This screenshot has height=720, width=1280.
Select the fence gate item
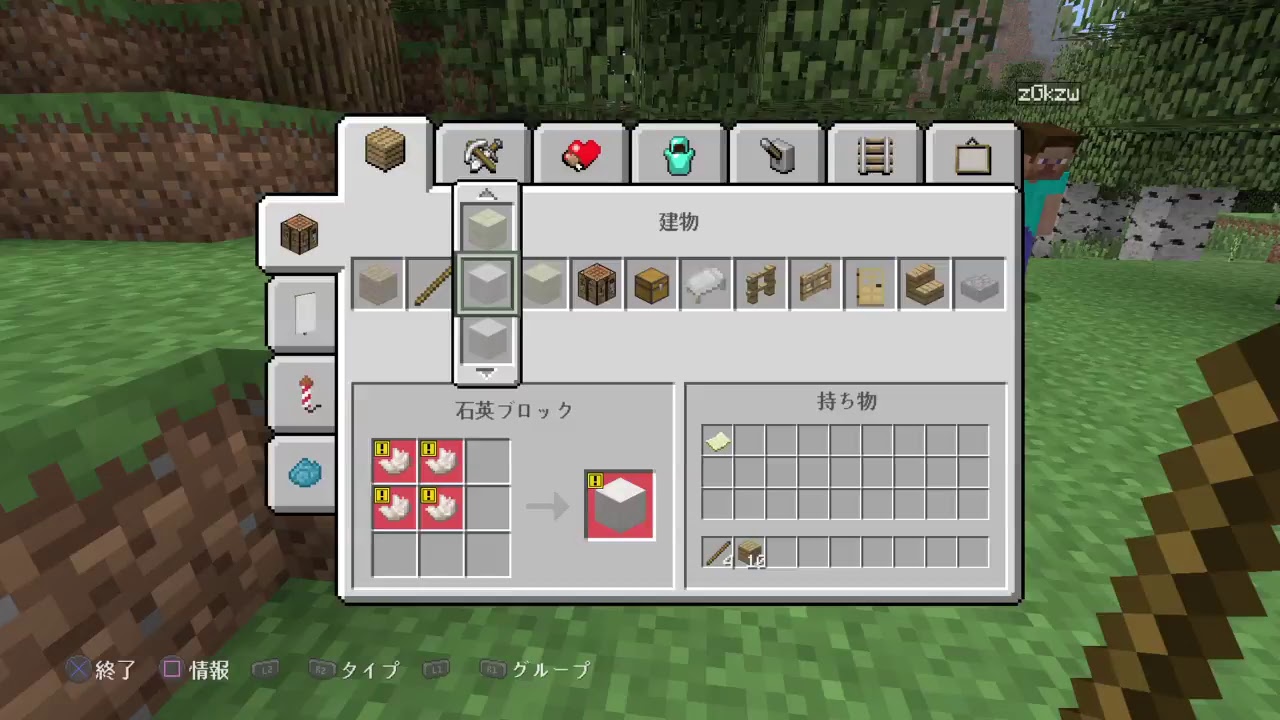coord(814,284)
